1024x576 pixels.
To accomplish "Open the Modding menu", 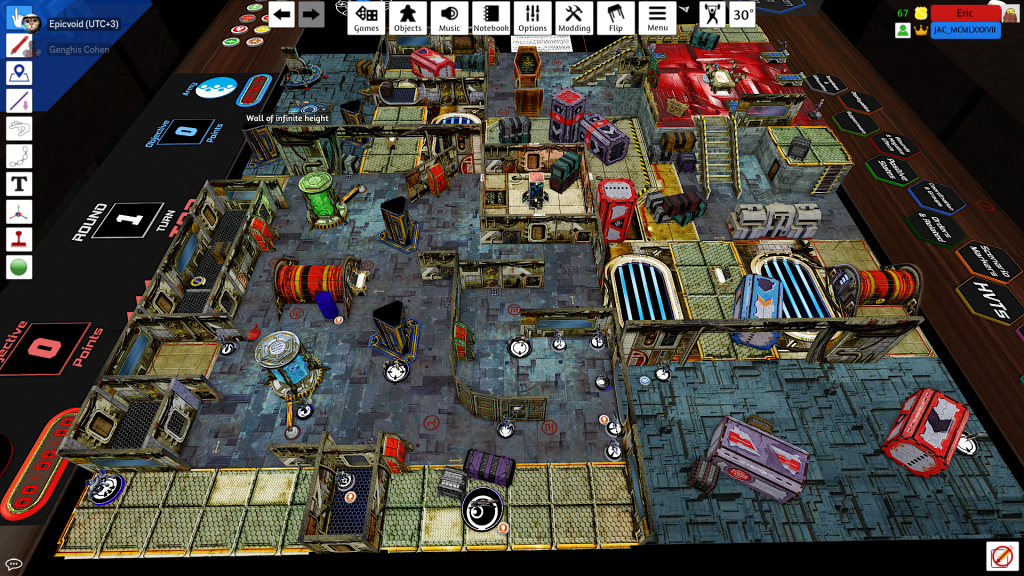I will pyautogui.click(x=574, y=17).
